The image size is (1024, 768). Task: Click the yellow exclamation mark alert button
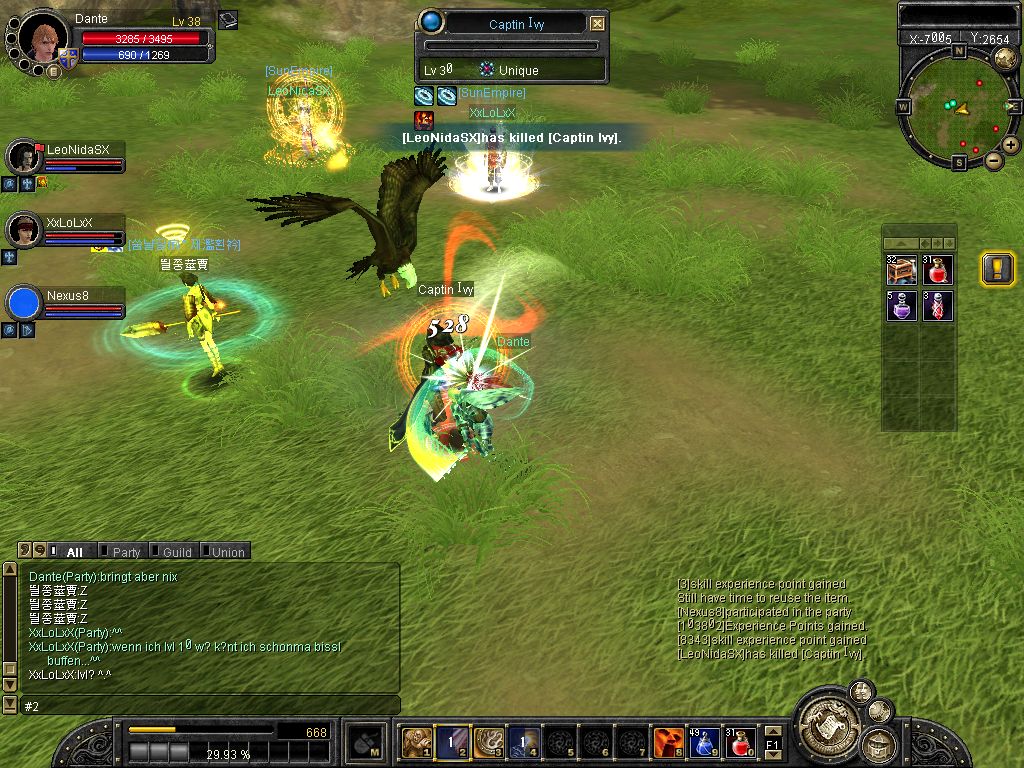[997, 269]
